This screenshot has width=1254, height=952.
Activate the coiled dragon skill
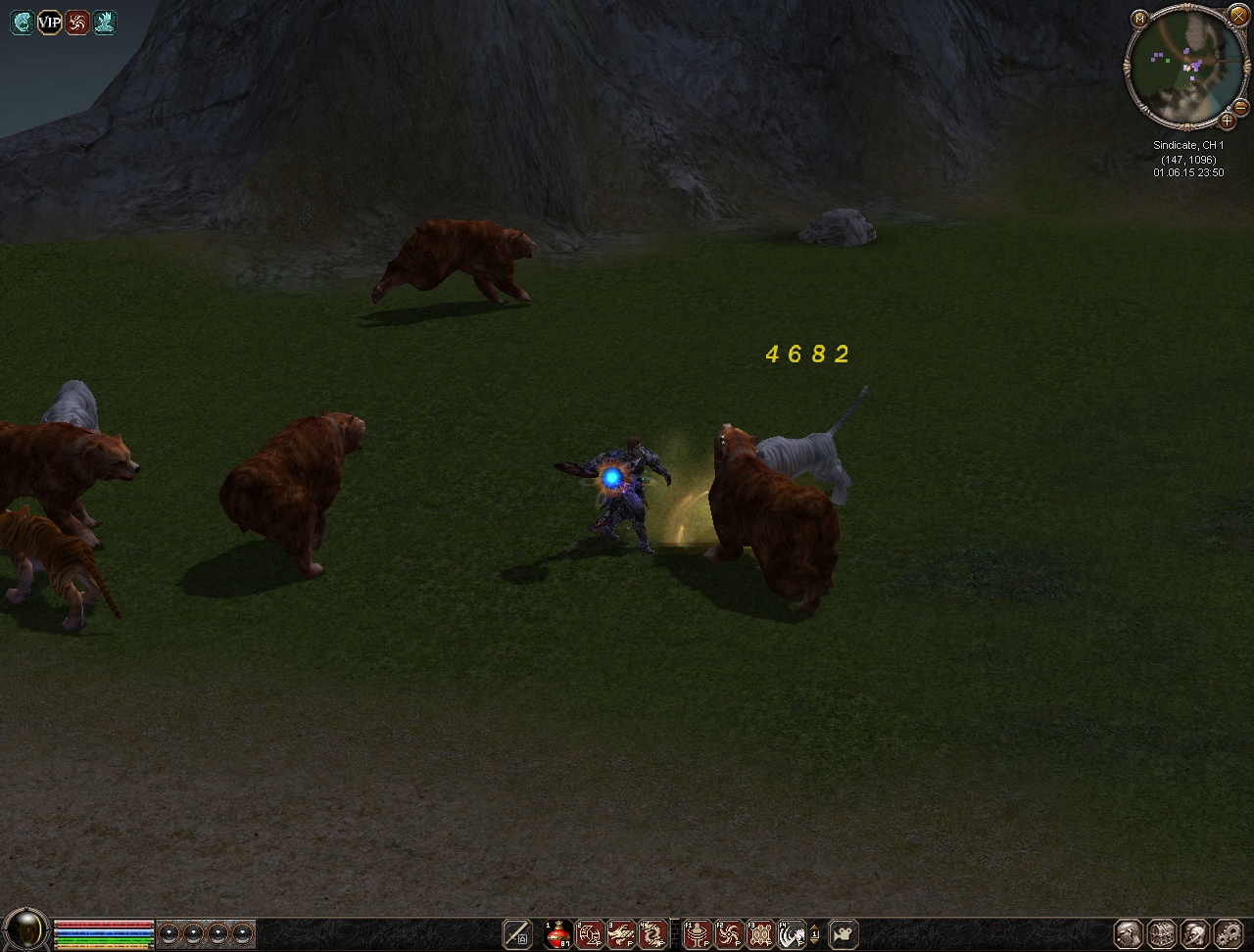tap(652, 935)
